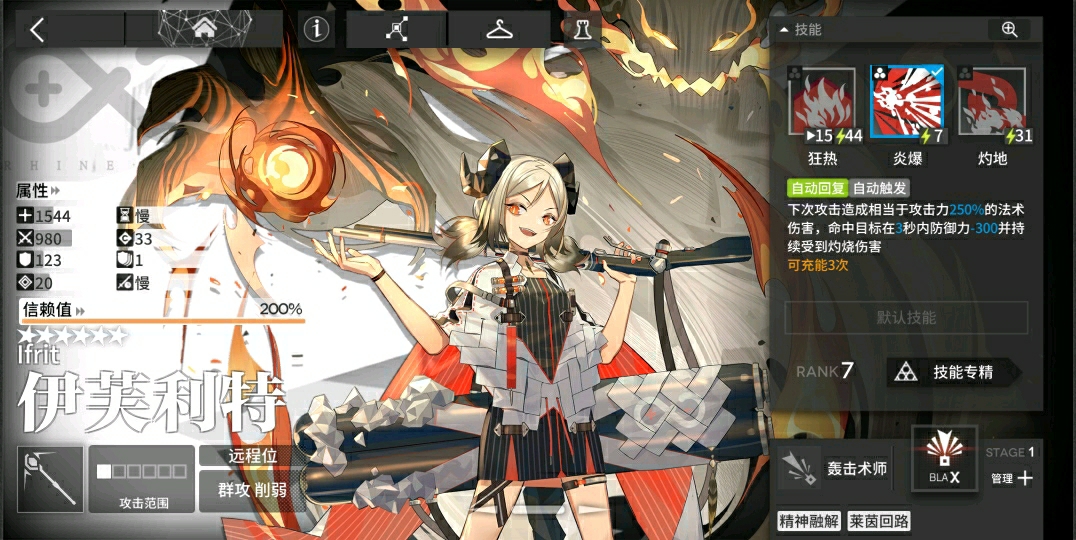1076x540 pixels.
Task: Show the 精神融解 talent
Action: tap(808, 521)
